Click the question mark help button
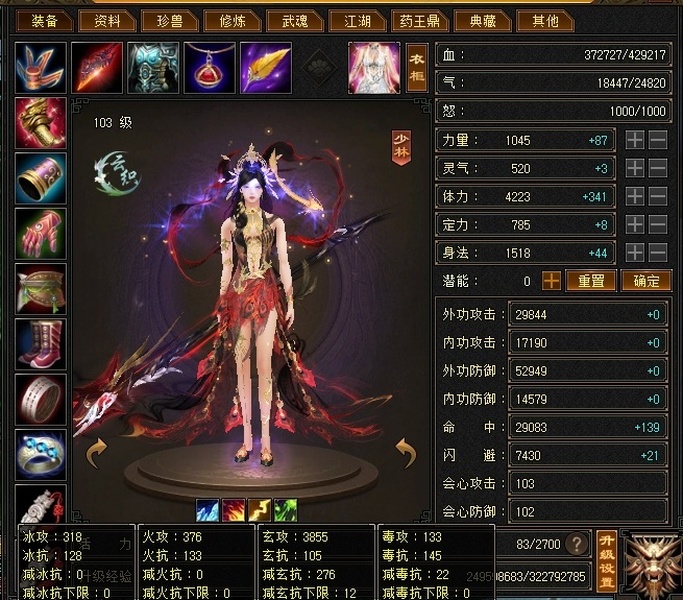Viewport: 683px width, 600px height. point(575,544)
